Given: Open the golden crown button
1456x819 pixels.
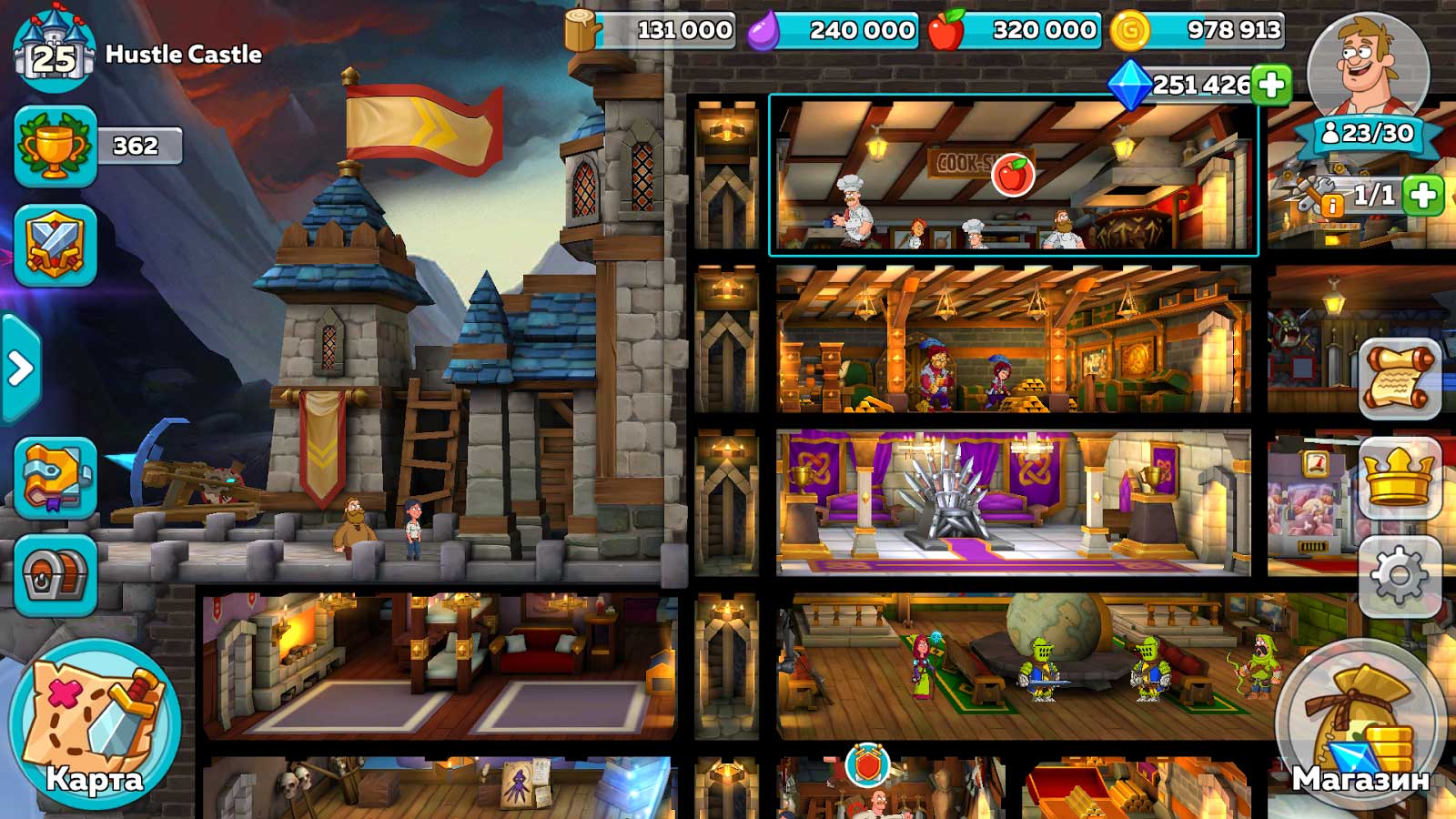Looking at the screenshot, I should point(1400,478).
